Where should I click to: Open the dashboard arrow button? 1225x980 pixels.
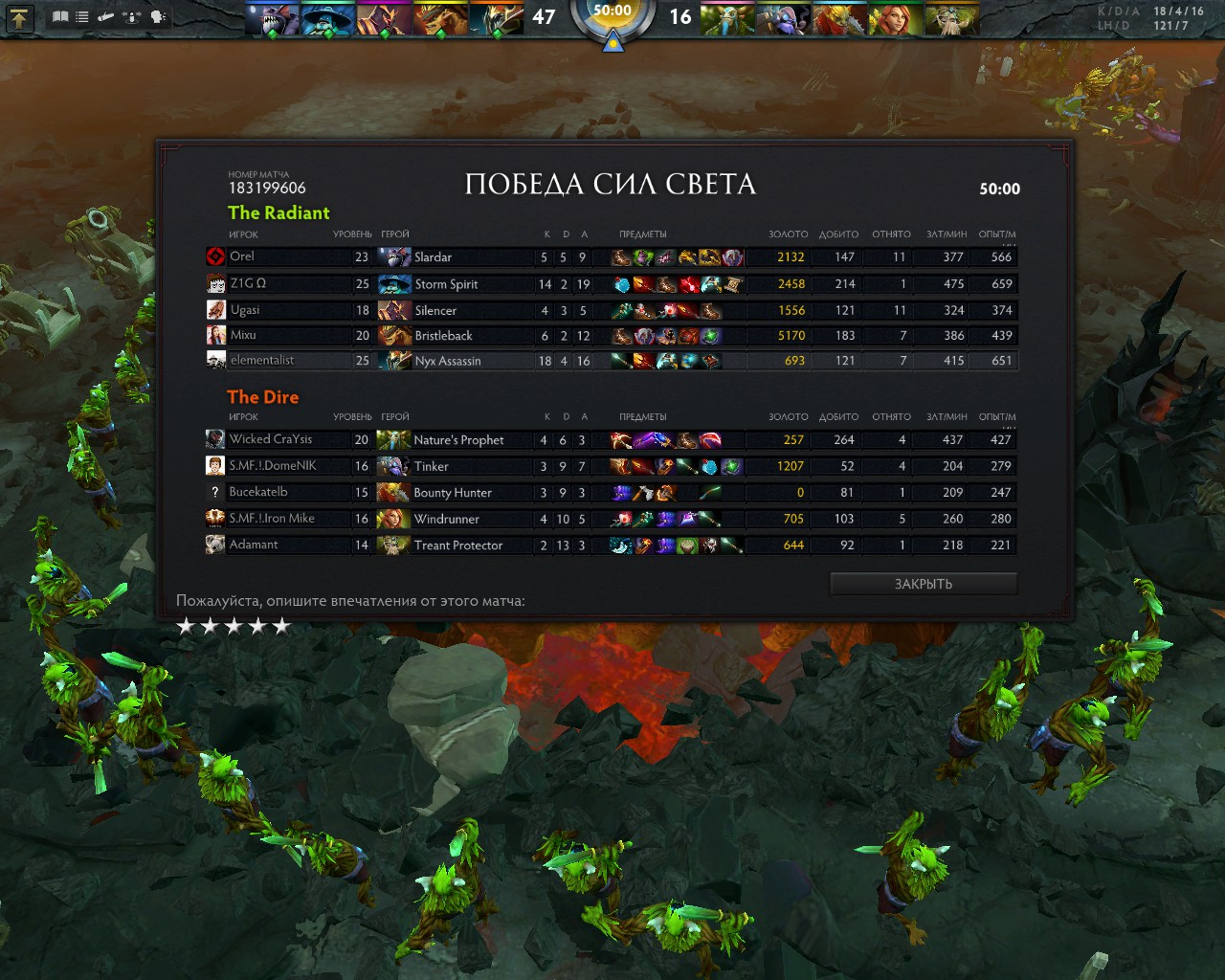(x=19, y=16)
